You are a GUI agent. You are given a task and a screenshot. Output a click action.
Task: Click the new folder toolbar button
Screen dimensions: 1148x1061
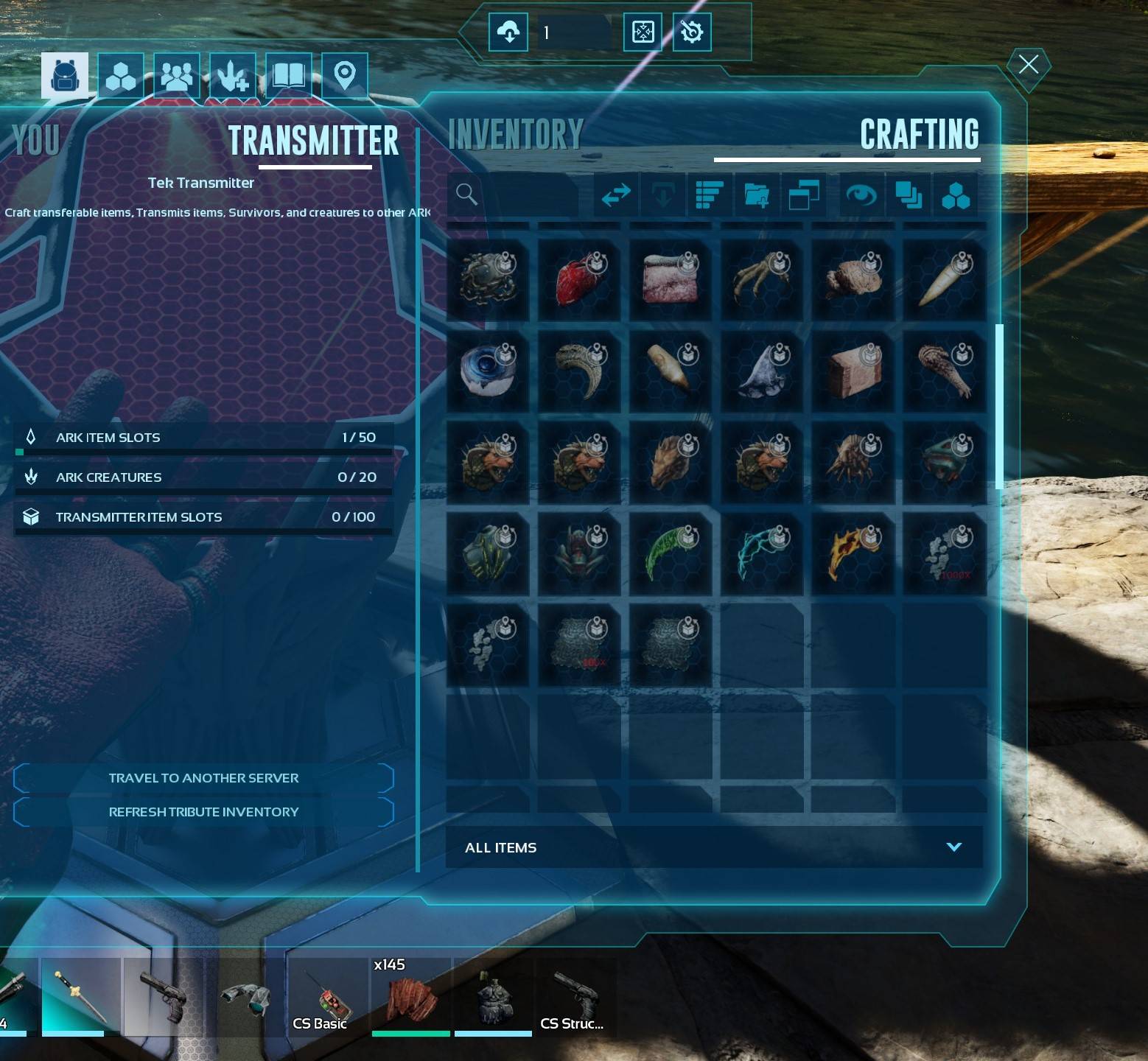(x=757, y=195)
